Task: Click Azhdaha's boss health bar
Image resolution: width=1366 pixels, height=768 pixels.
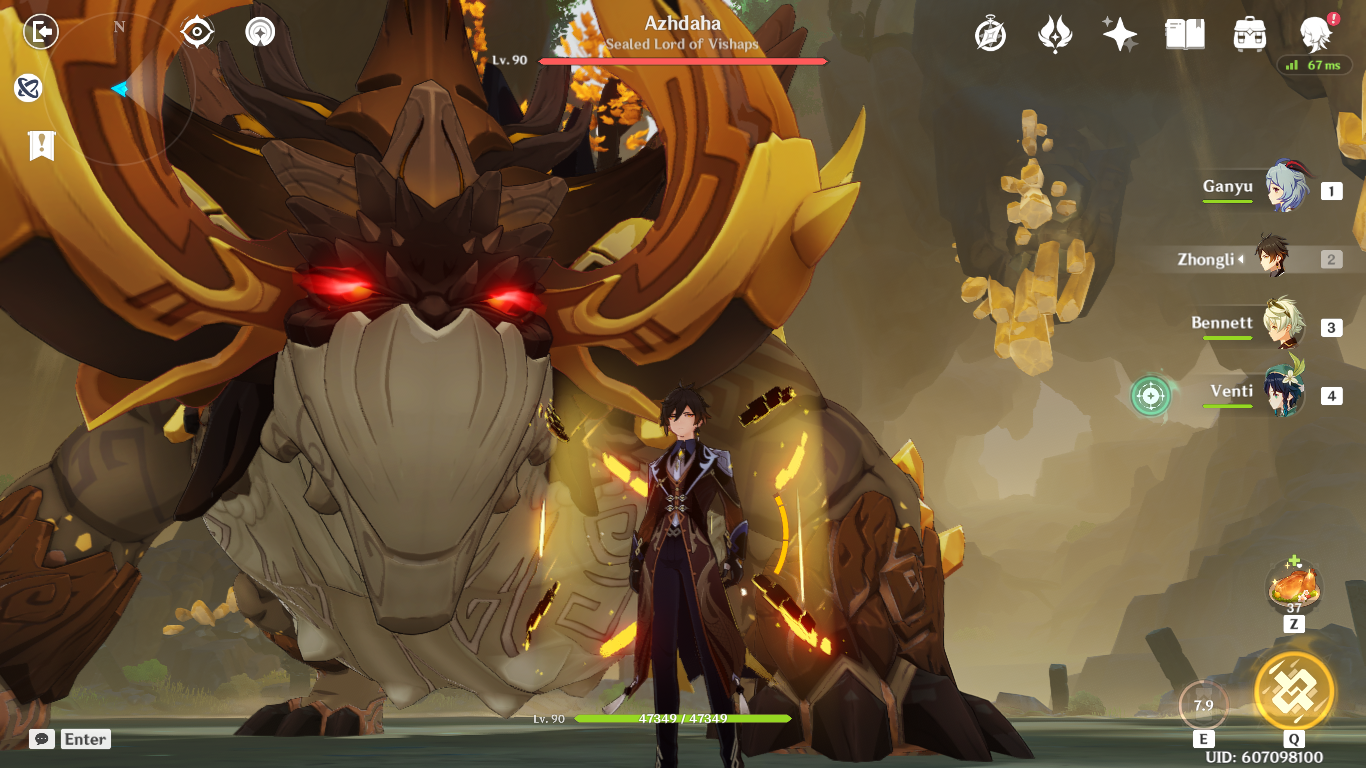Action: pyautogui.click(x=683, y=59)
